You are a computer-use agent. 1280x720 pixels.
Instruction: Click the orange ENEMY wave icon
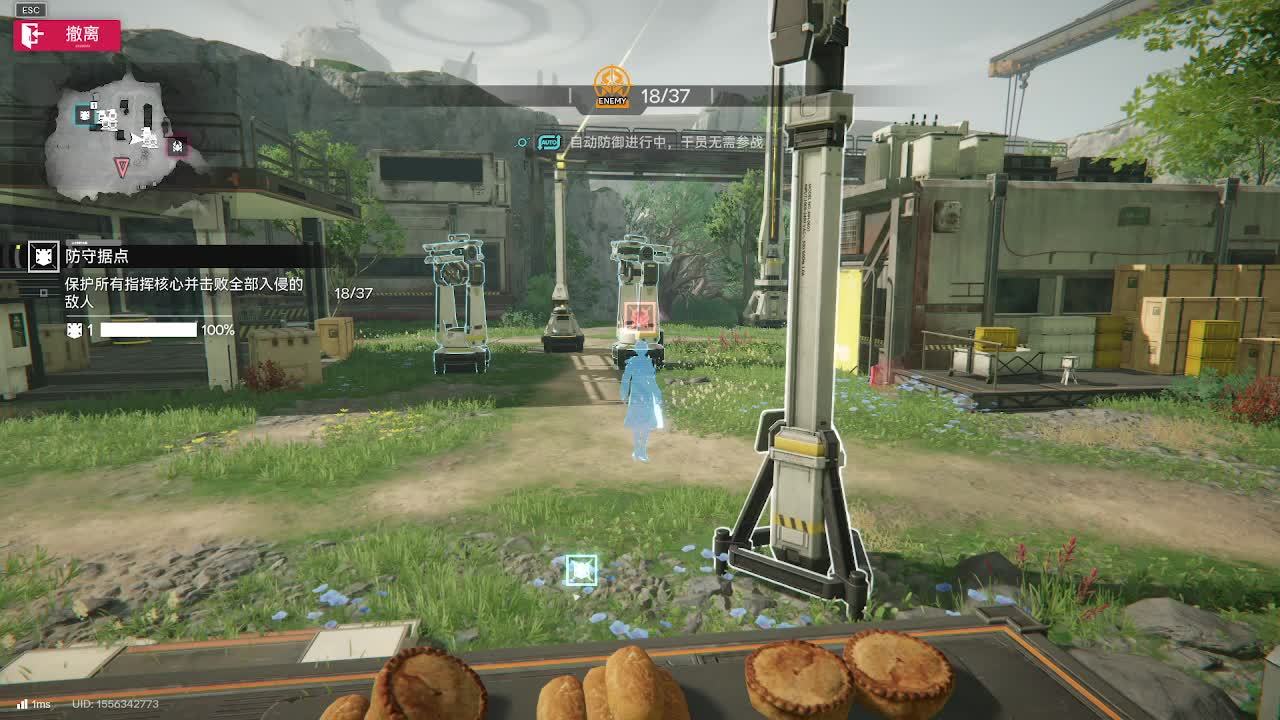pyautogui.click(x=611, y=87)
